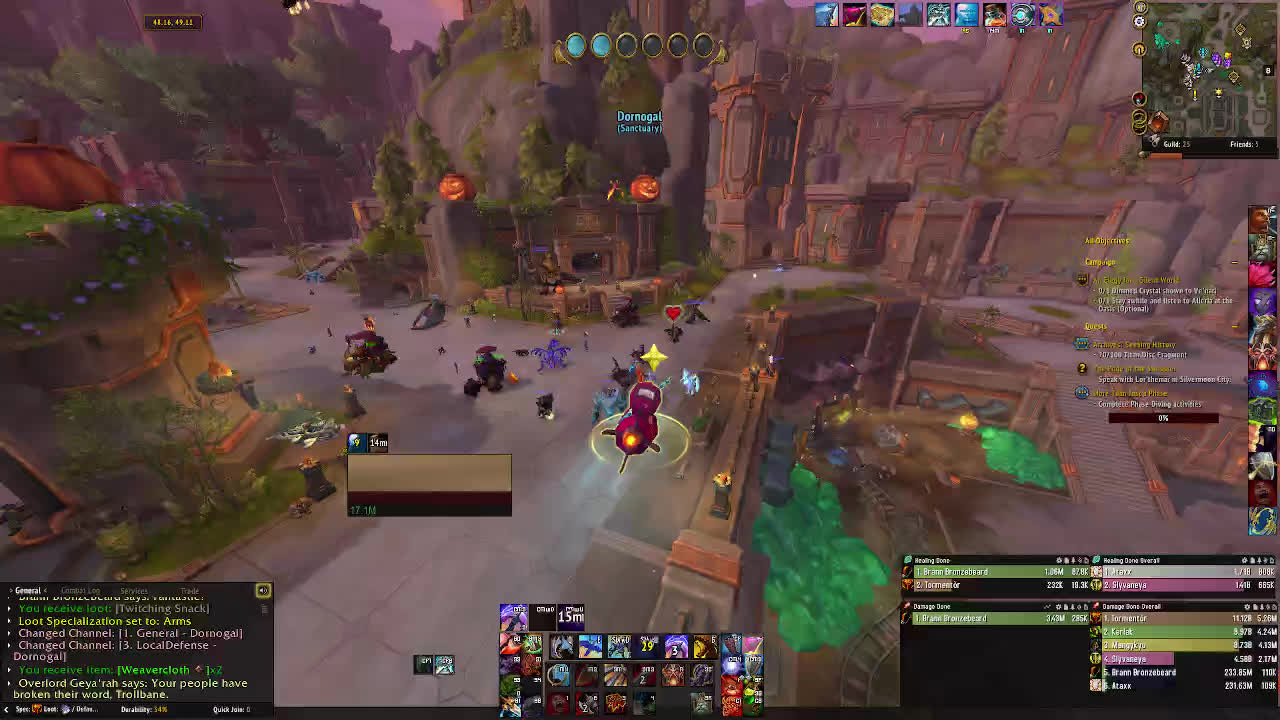
Task: Open the Weavercloth item link in chat
Action: 153,670
